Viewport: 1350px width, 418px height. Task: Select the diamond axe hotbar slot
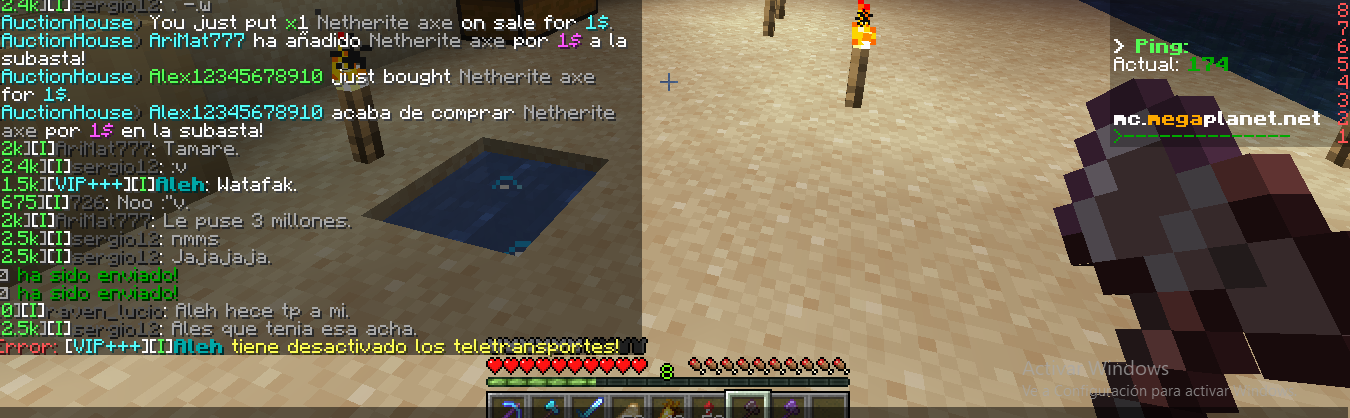click(549, 408)
